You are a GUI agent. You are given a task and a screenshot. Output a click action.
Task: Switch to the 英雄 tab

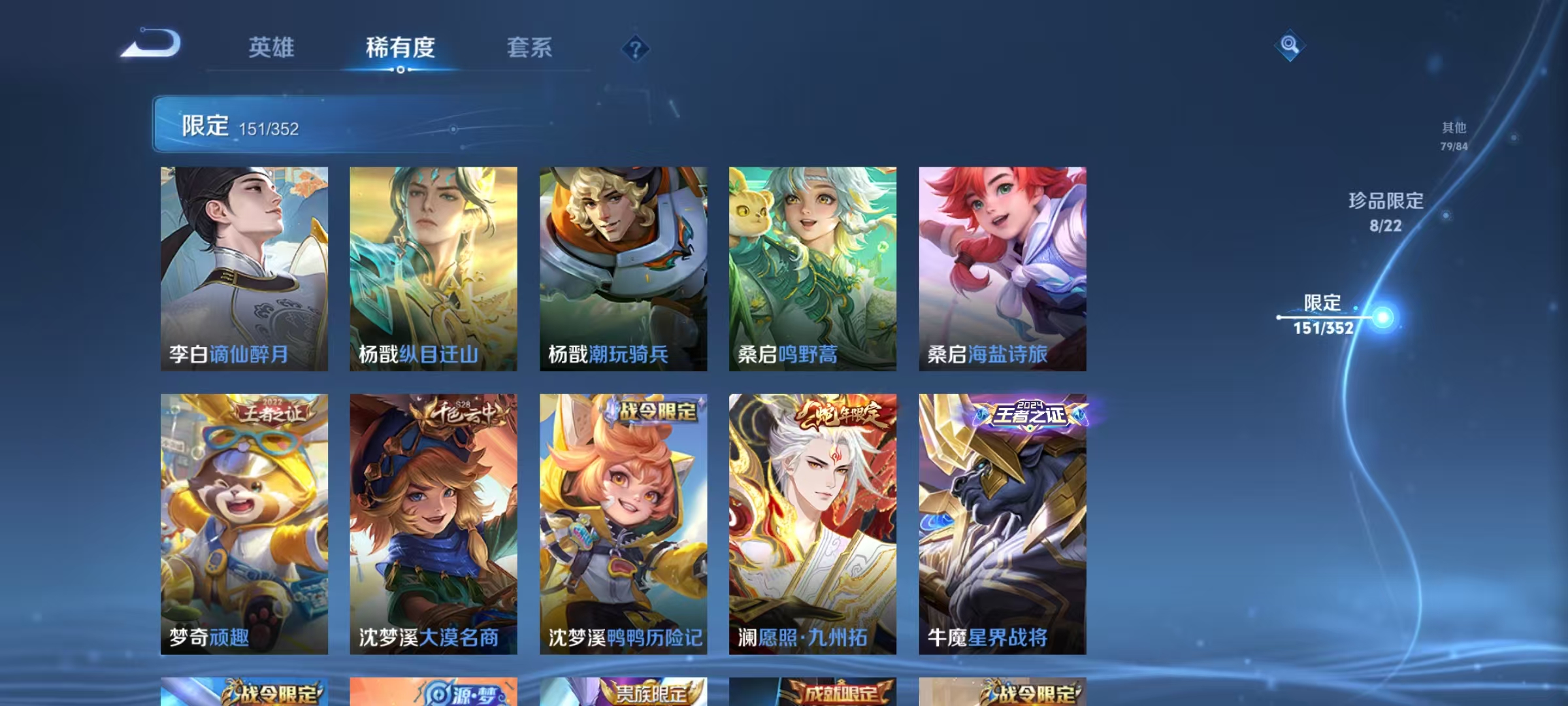(272, 48)
